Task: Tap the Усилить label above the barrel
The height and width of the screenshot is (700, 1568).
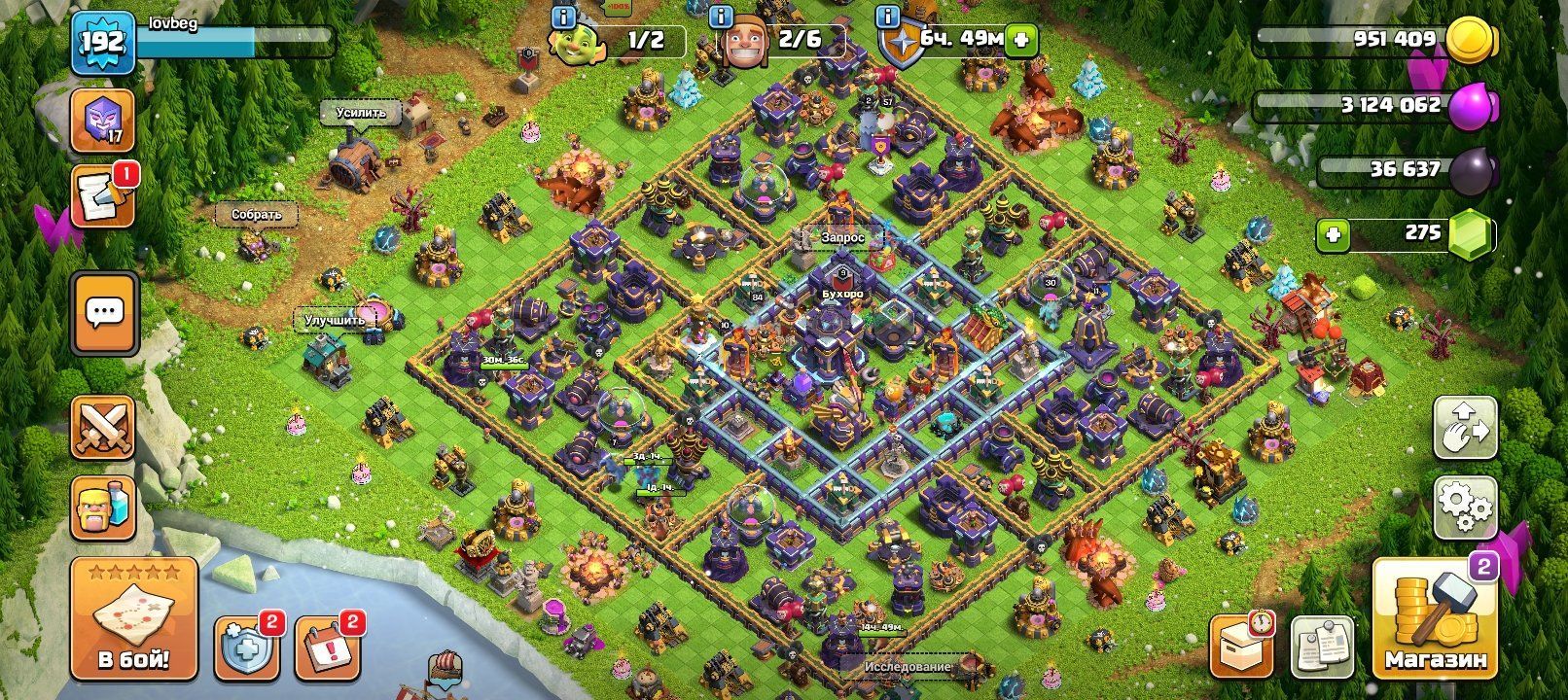Action: tap(362, 113)
